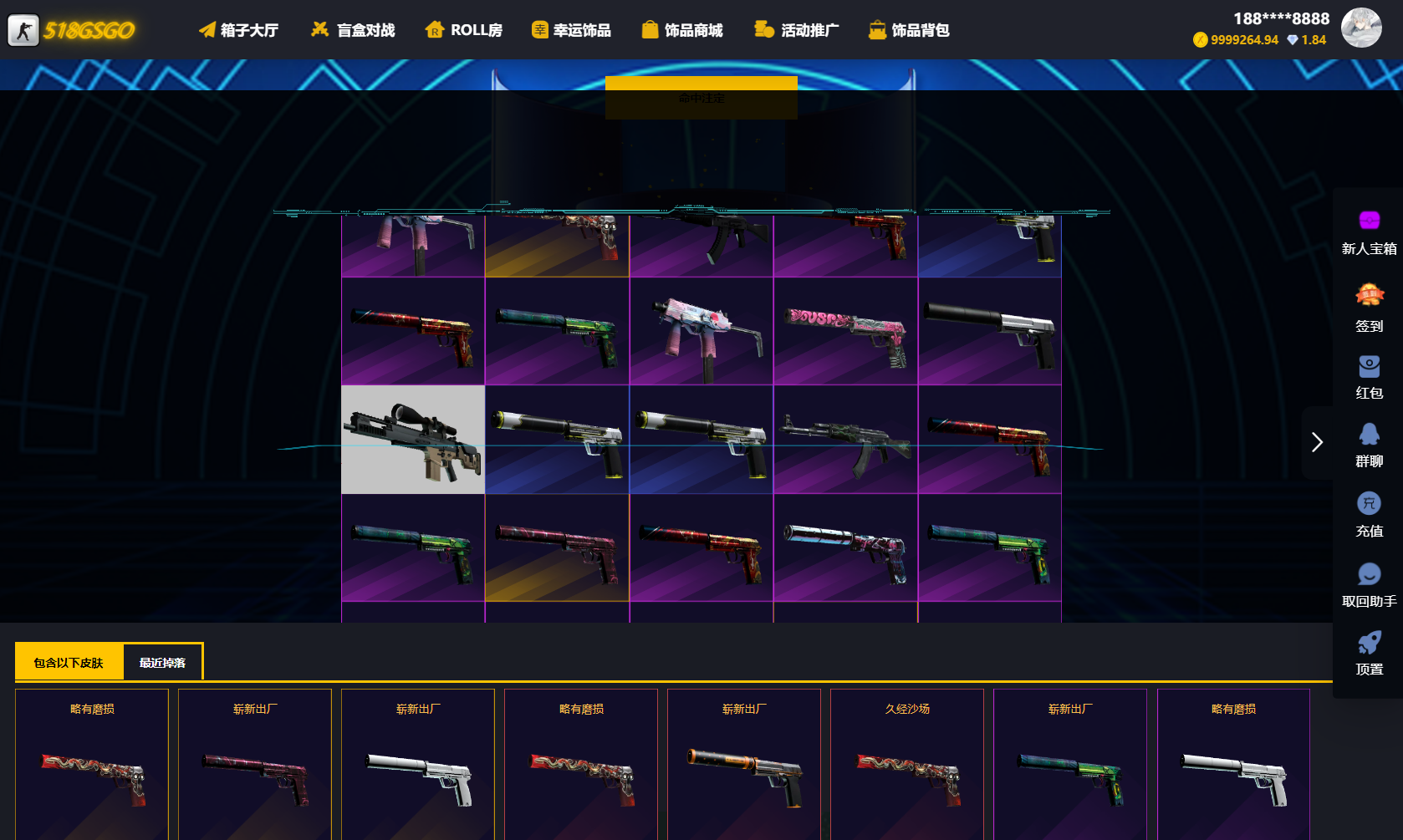The width and height of the screenshot is (1403, 840).
Task: Open ROLL房 from the top bar
Action: [463, 29]
